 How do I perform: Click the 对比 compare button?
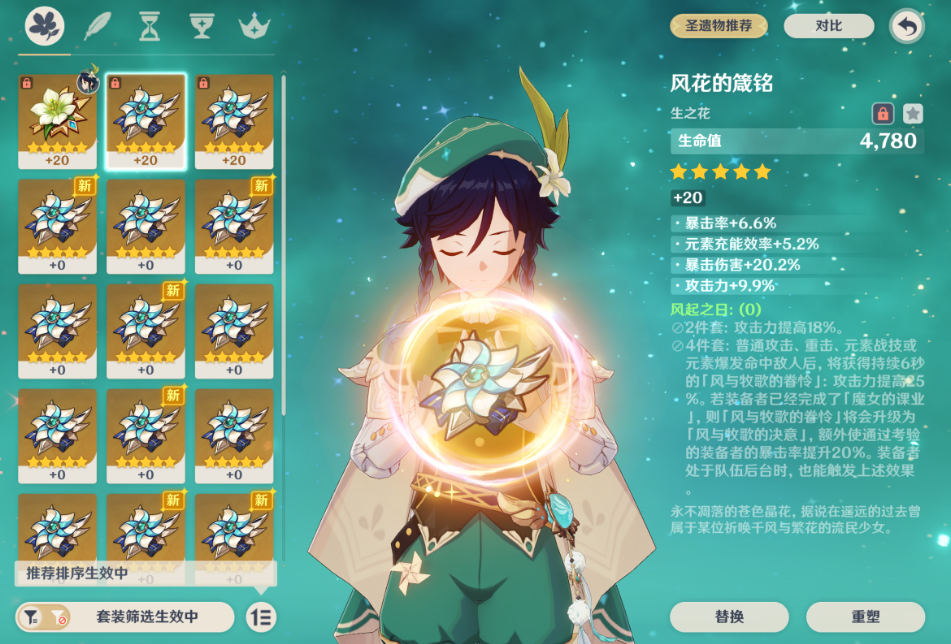click(828, 26)
